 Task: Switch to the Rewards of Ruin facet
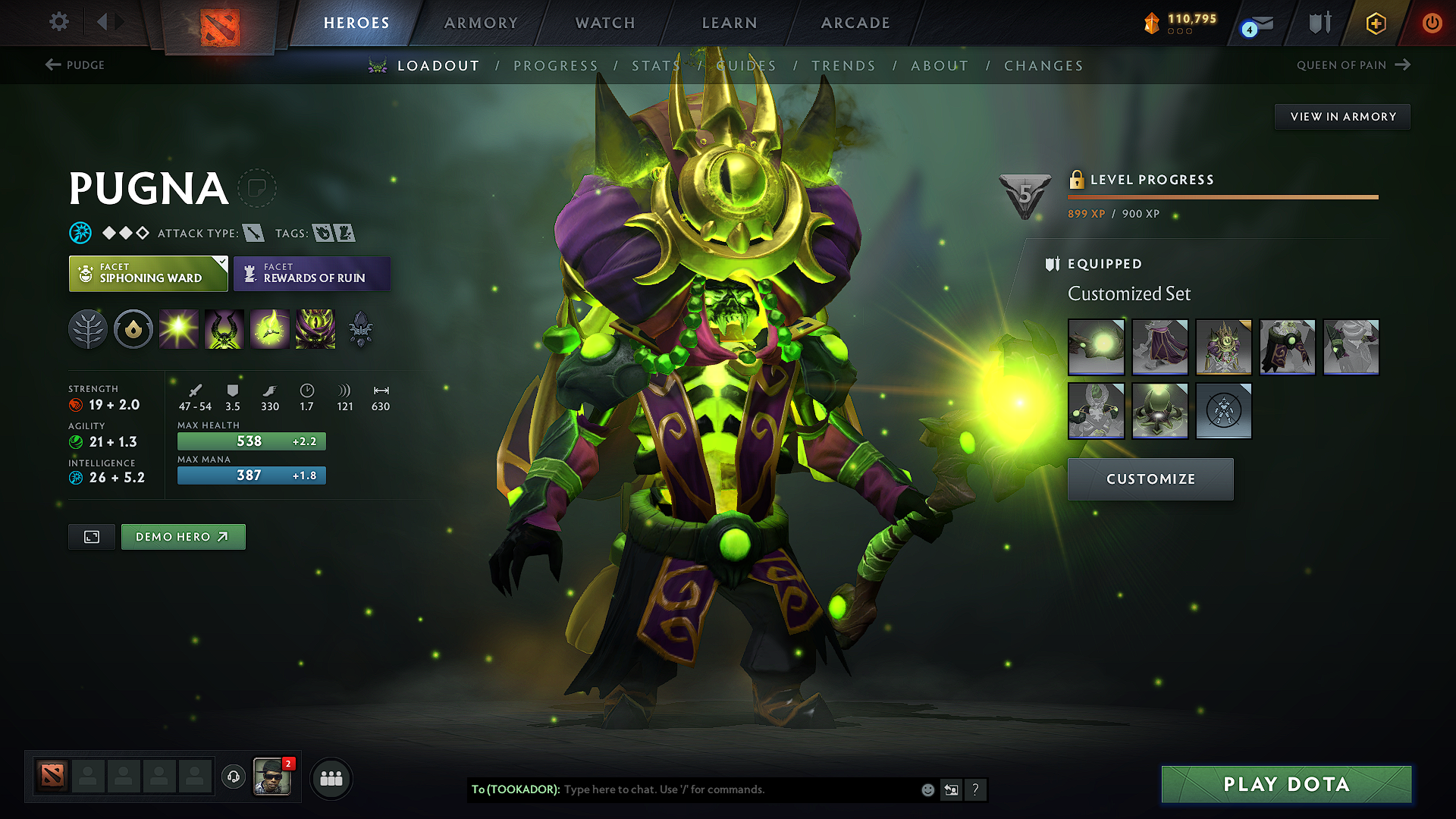click(312, 273)
